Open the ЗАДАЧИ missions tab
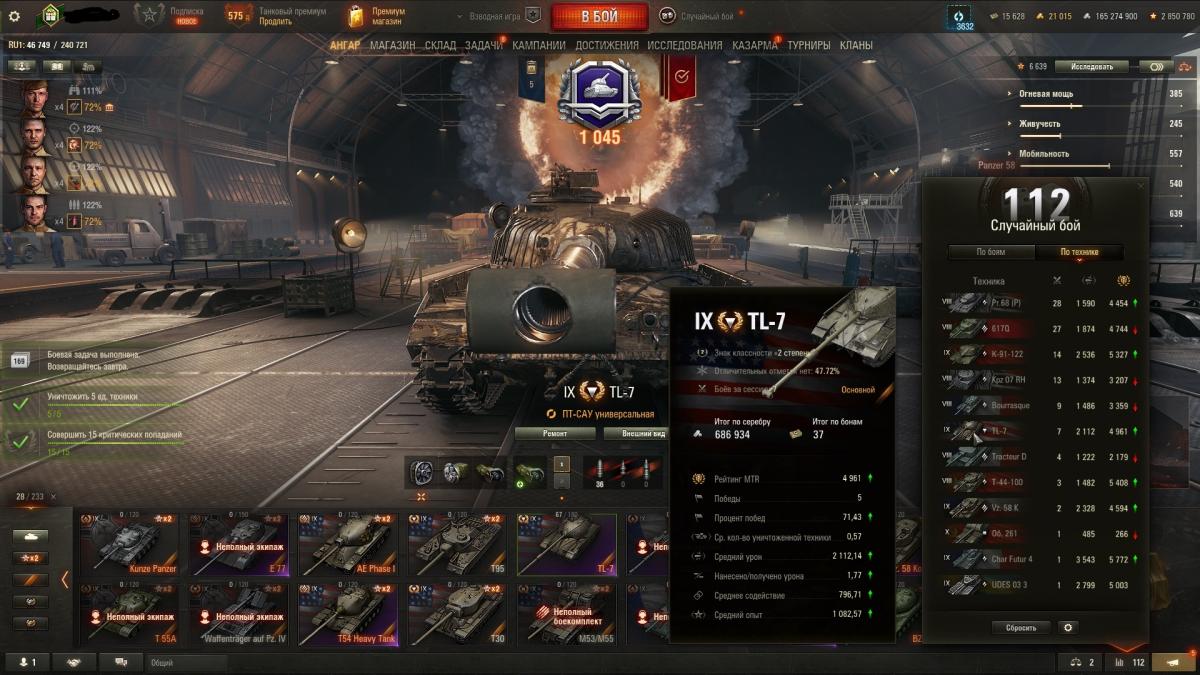This screenshot has height=675, width=1200. click(484, 45)
